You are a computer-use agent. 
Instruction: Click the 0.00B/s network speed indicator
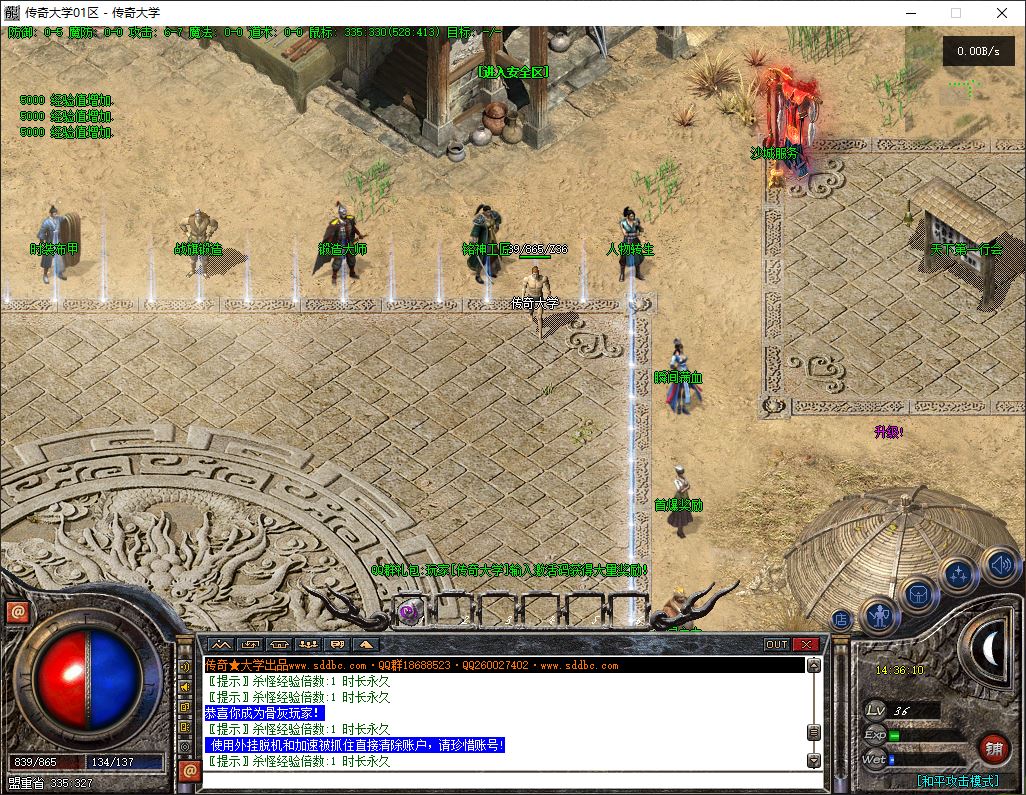click(x=973, y=50)
